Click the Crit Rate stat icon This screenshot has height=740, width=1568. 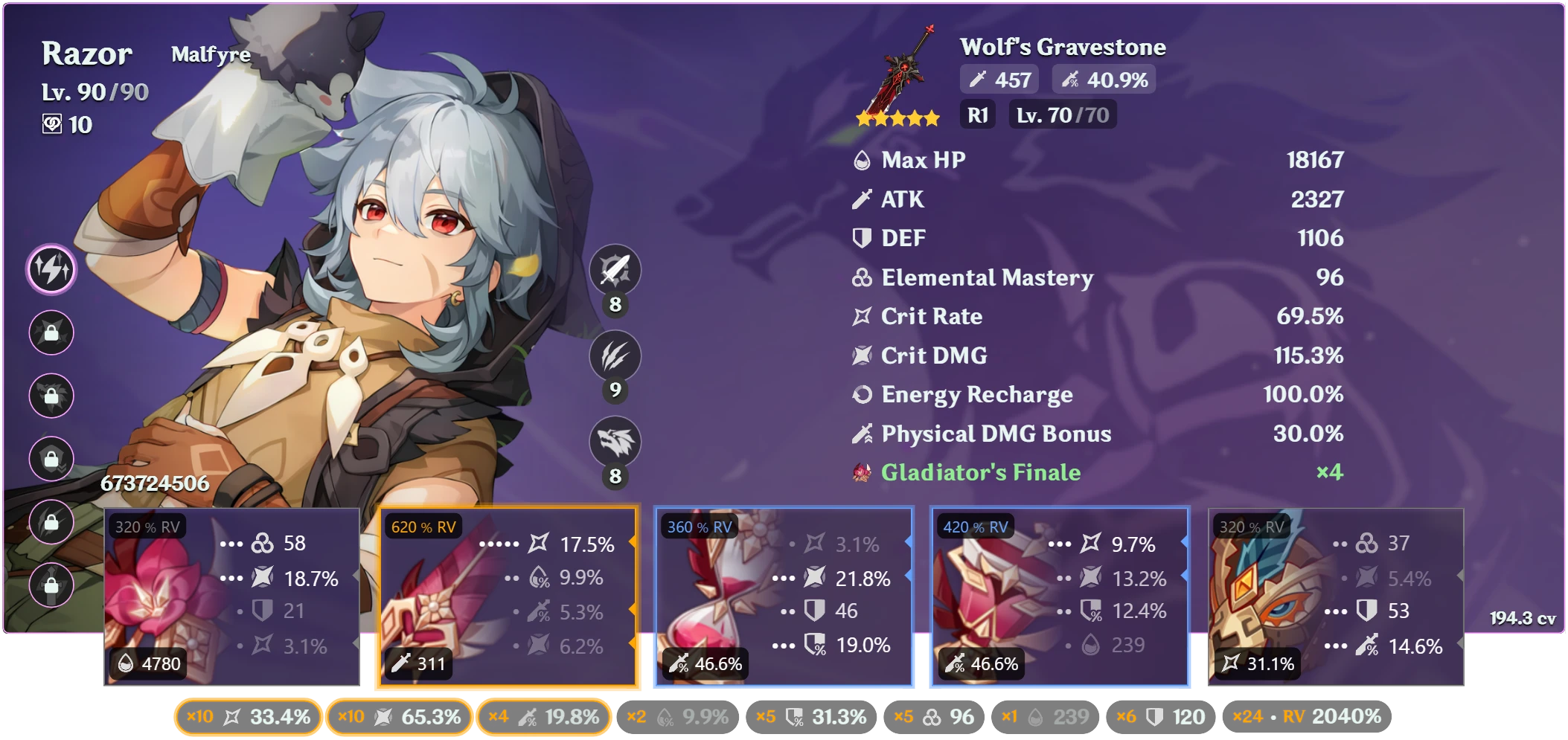point(863,316)
